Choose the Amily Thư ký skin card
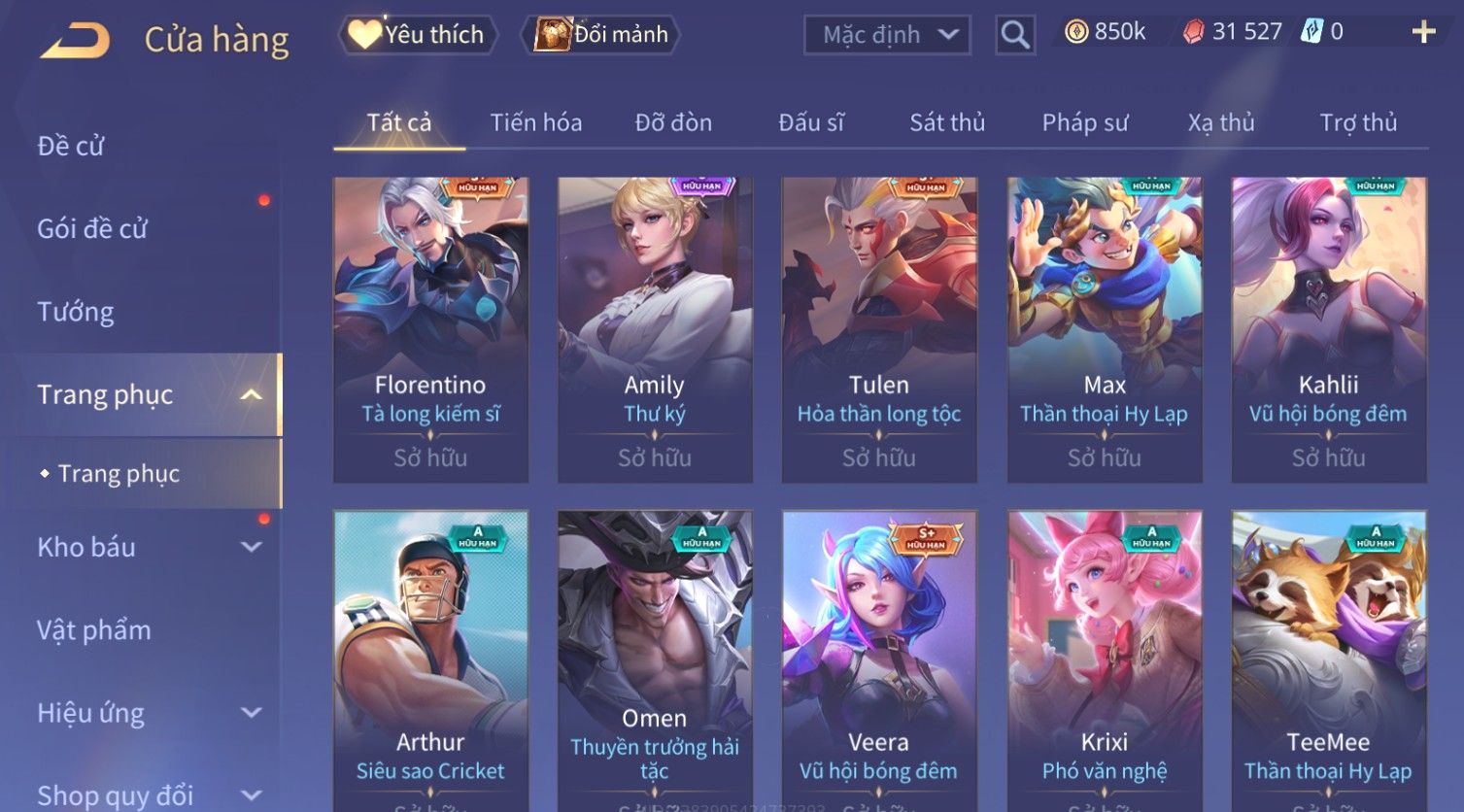Screen dimensions: 1464x812 [x=655, y=328]
